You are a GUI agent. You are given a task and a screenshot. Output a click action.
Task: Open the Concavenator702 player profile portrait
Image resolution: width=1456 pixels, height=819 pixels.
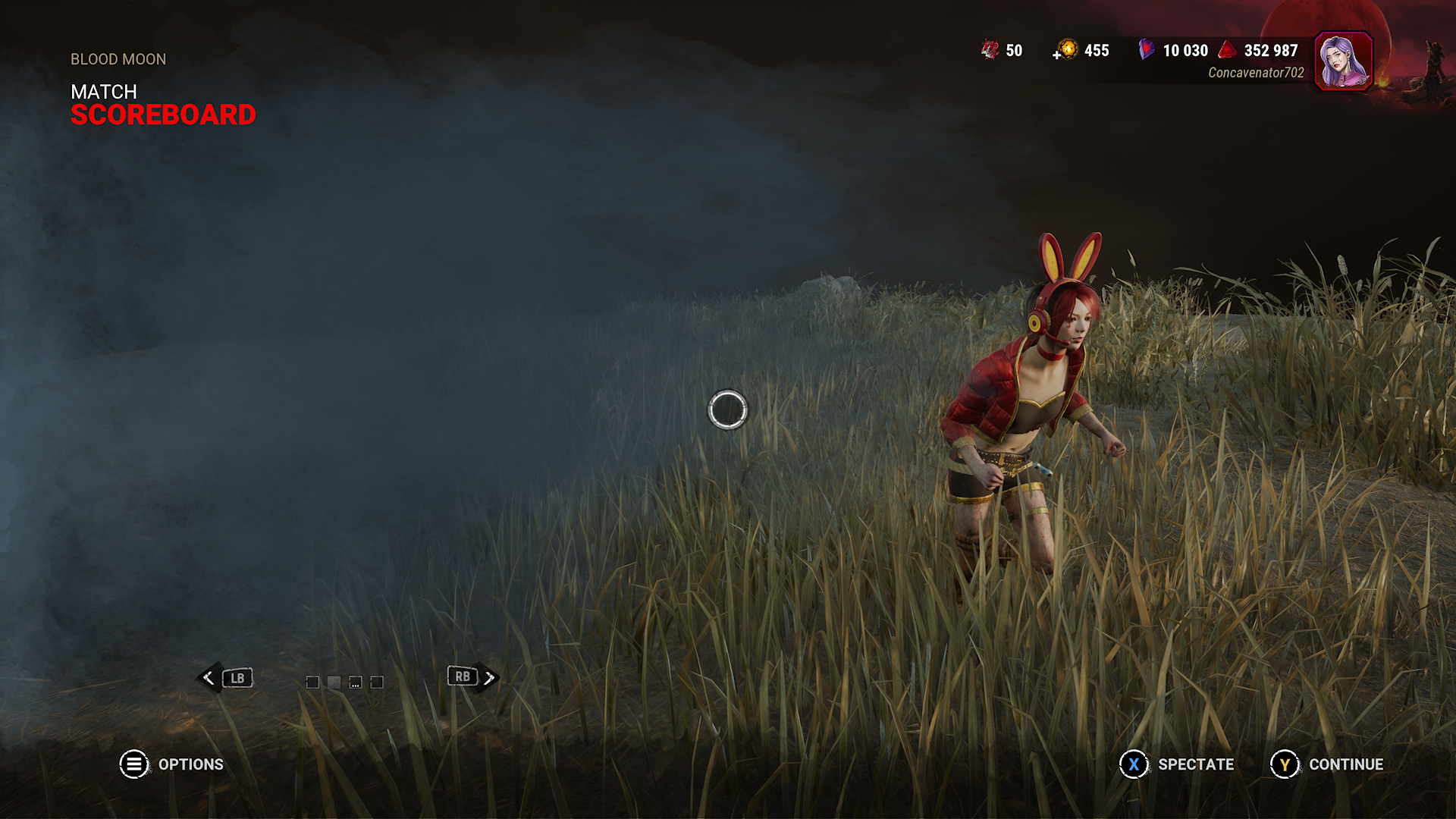[x=1343, y=61]
